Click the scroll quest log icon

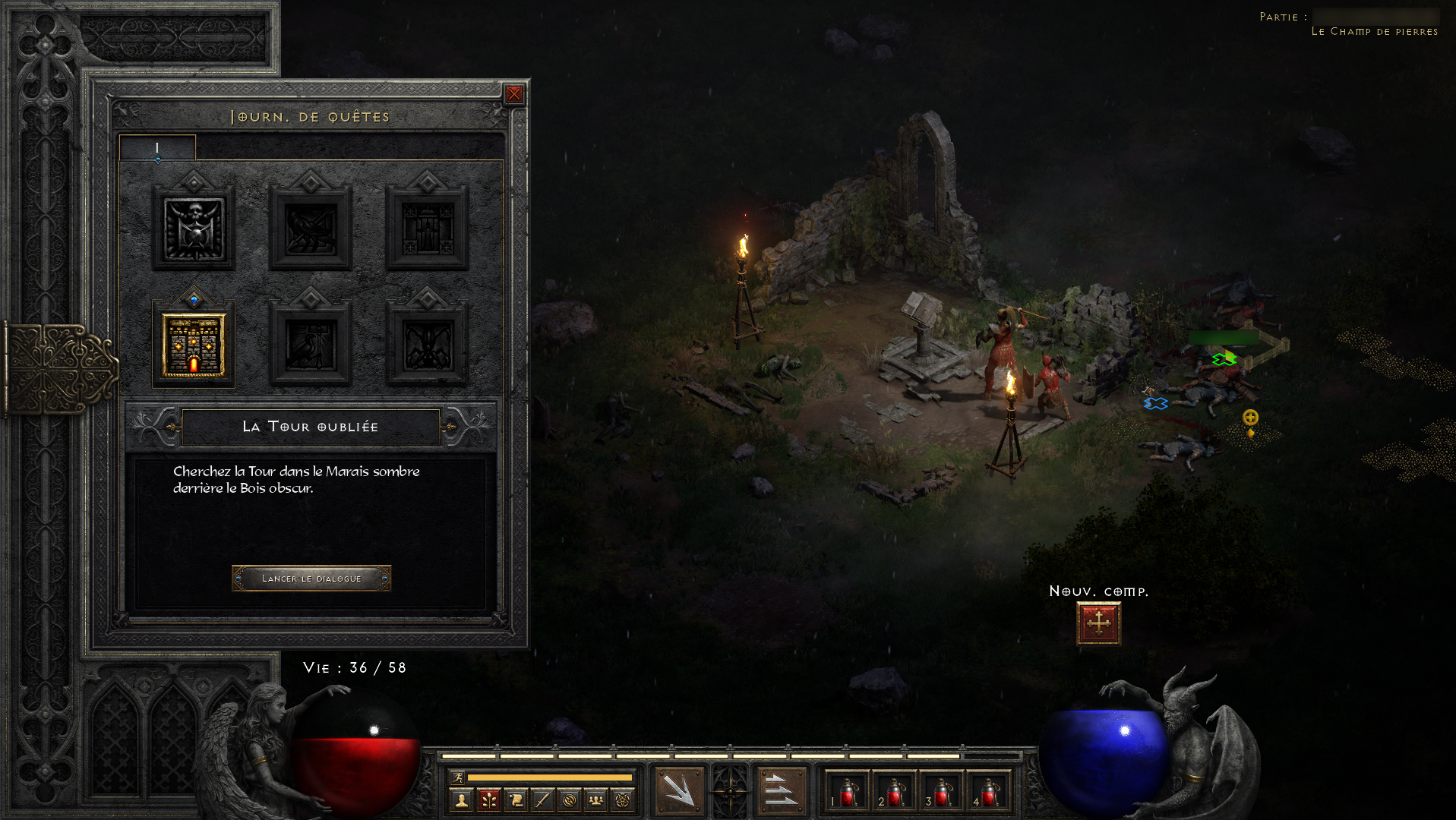516,799
